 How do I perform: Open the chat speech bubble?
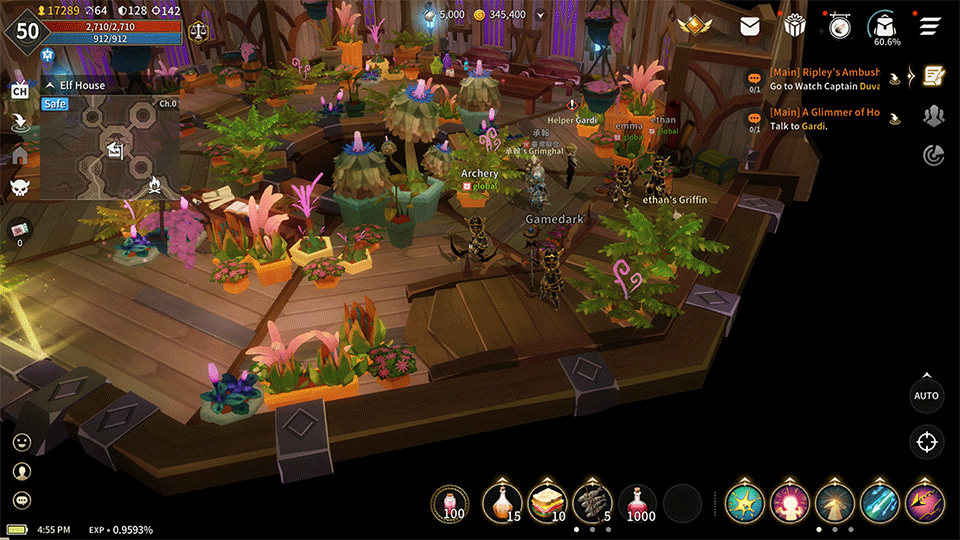pyautogui.click(x=21, y=500)
